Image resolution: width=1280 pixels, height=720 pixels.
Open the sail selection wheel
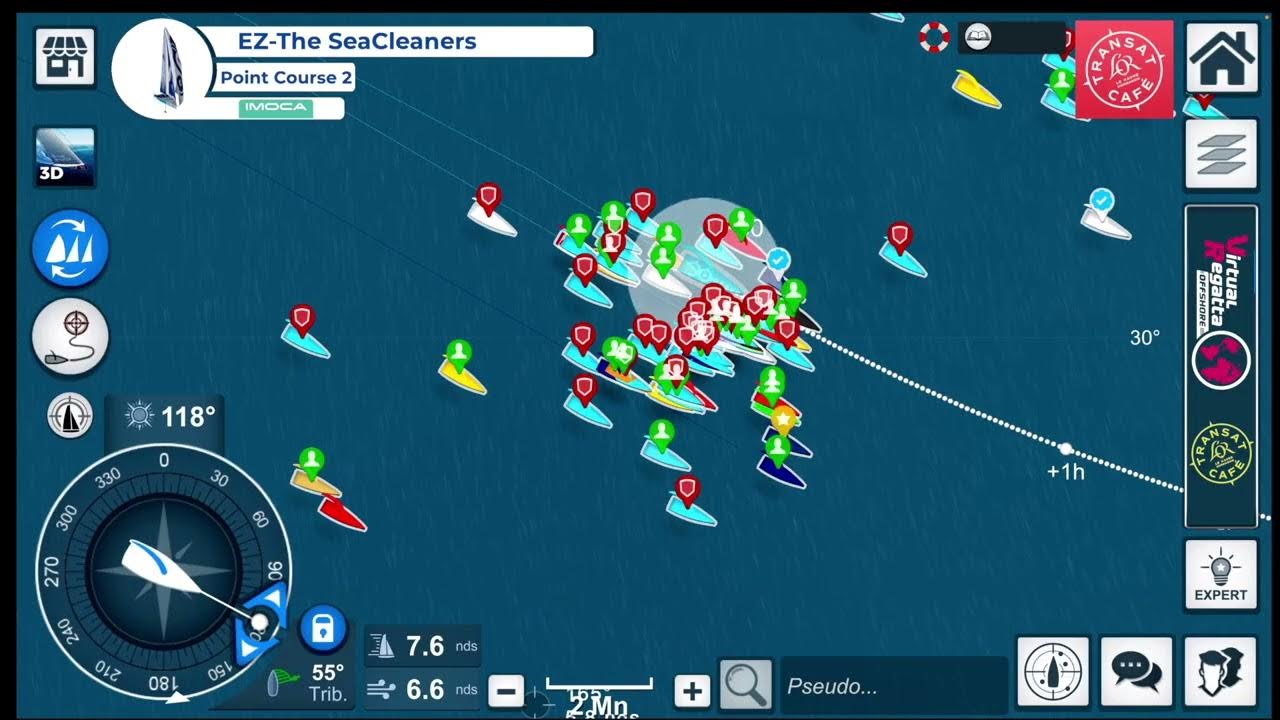pos(68,248)
